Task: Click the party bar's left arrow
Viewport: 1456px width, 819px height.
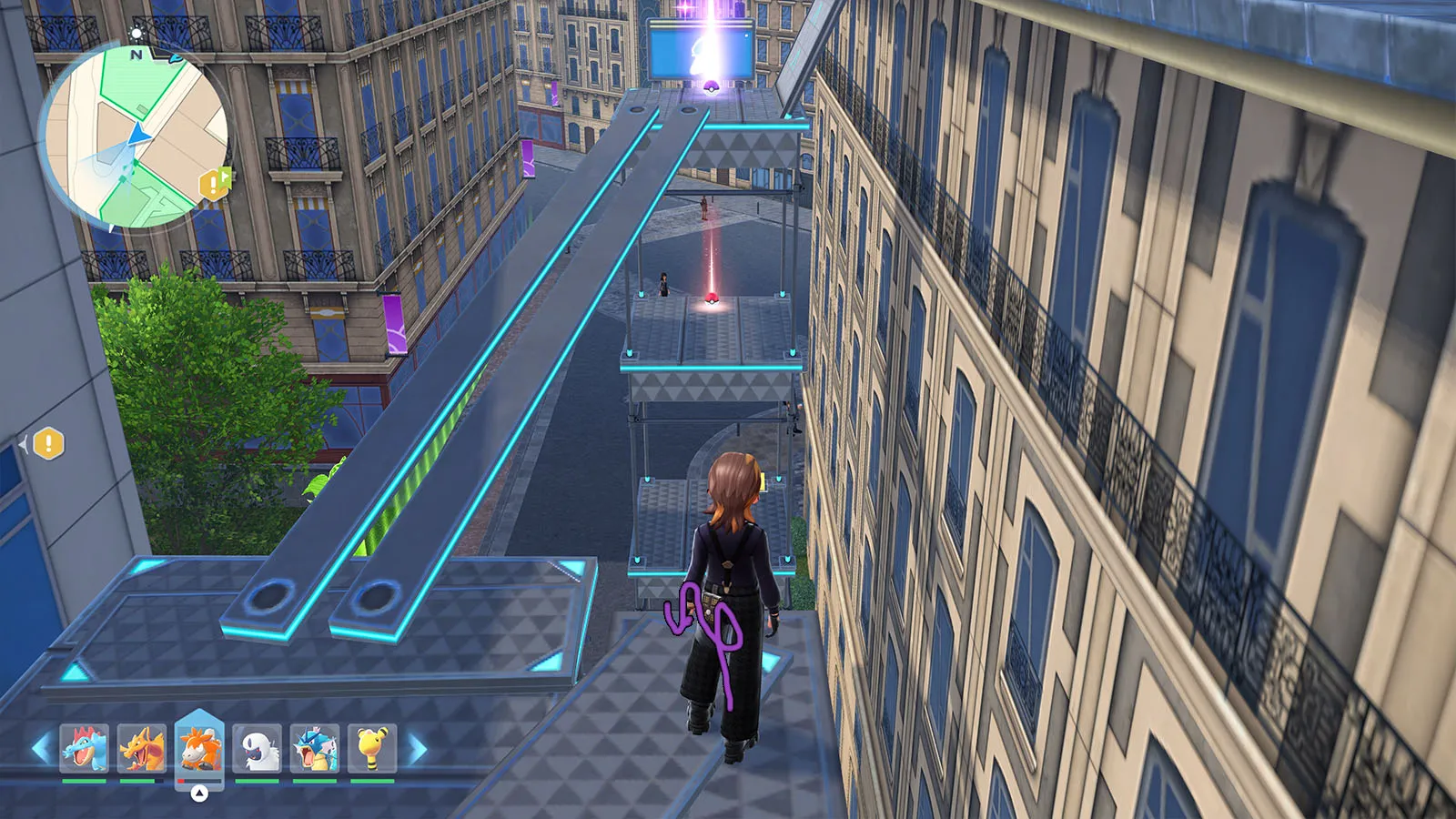Action: click(x=41, y=749)
